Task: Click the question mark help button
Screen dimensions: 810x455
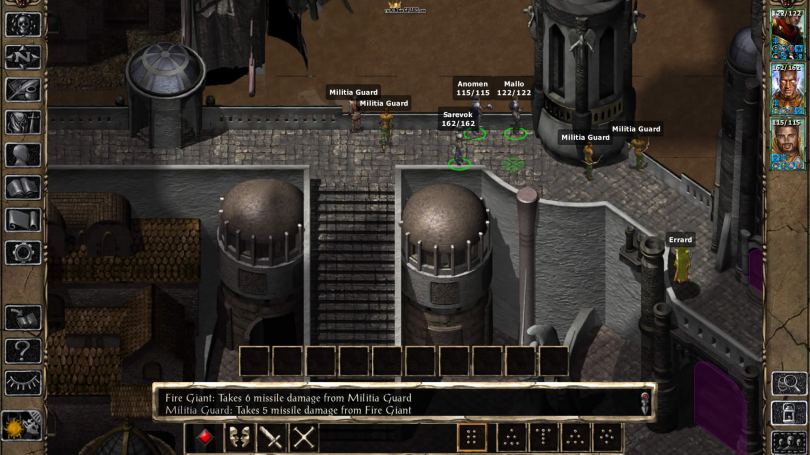Action: pos(22,350)
